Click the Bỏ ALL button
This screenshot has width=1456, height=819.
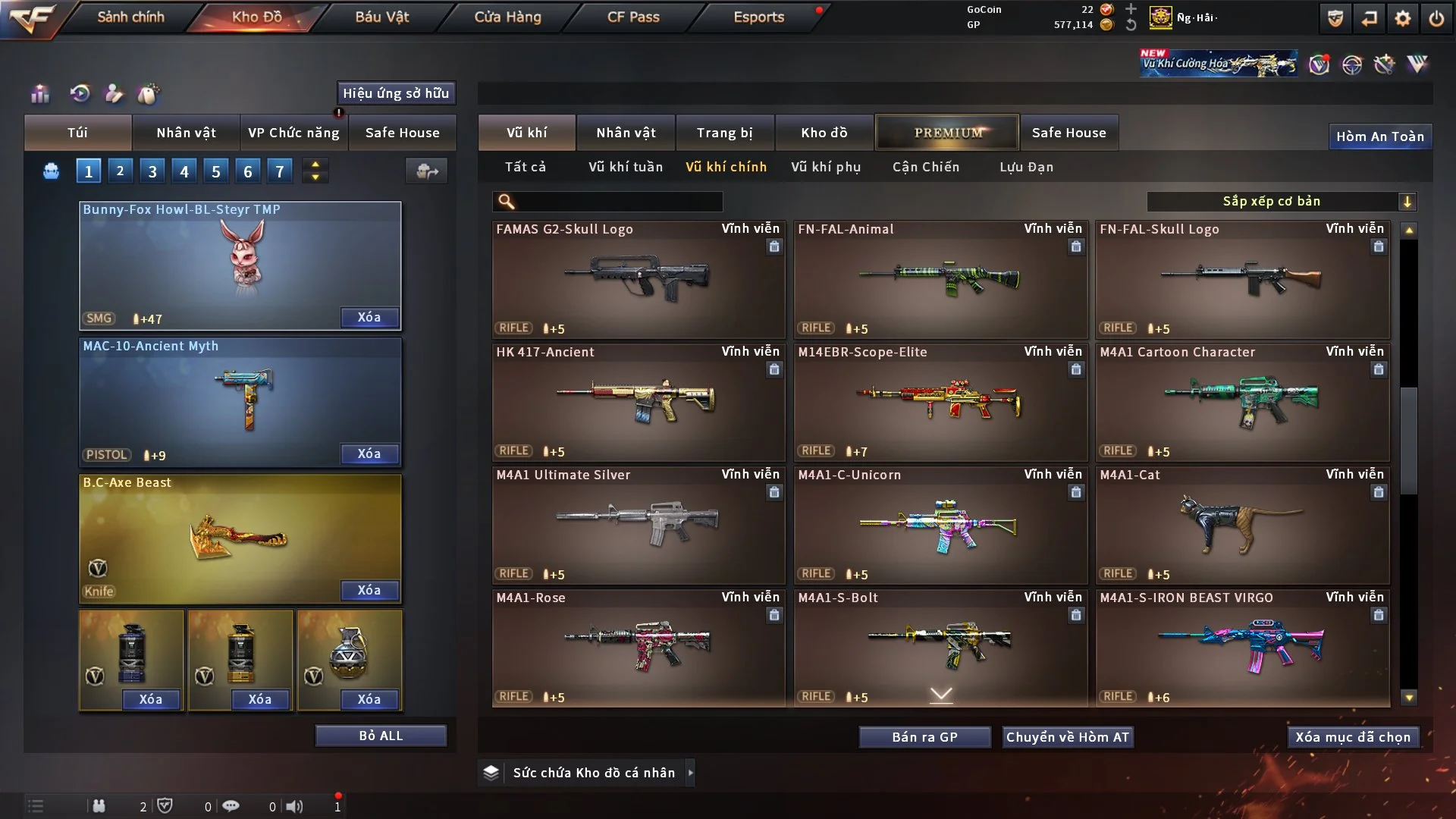(381, 736)
